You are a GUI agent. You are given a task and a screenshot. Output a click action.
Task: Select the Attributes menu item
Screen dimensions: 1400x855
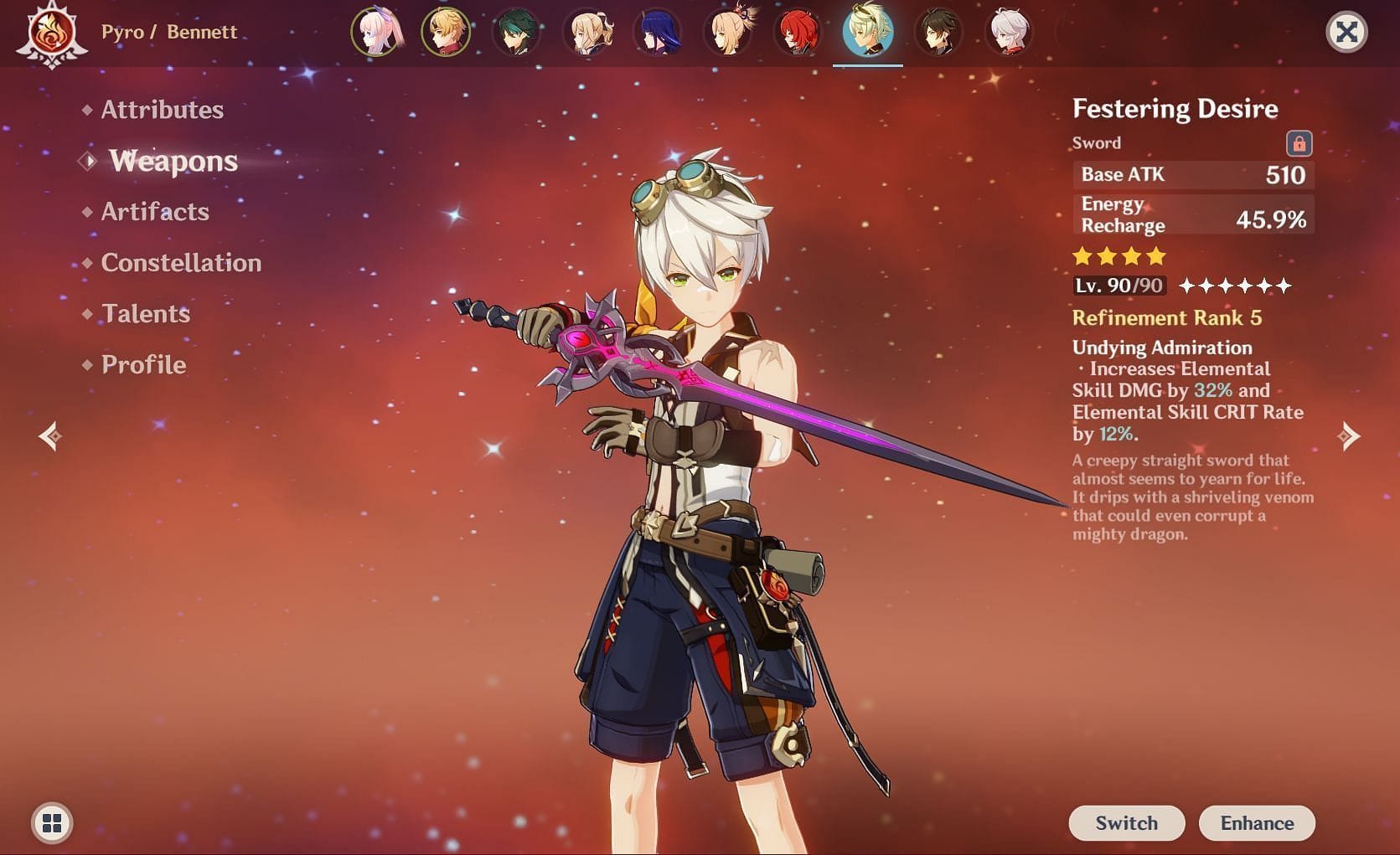click(162, 110)
